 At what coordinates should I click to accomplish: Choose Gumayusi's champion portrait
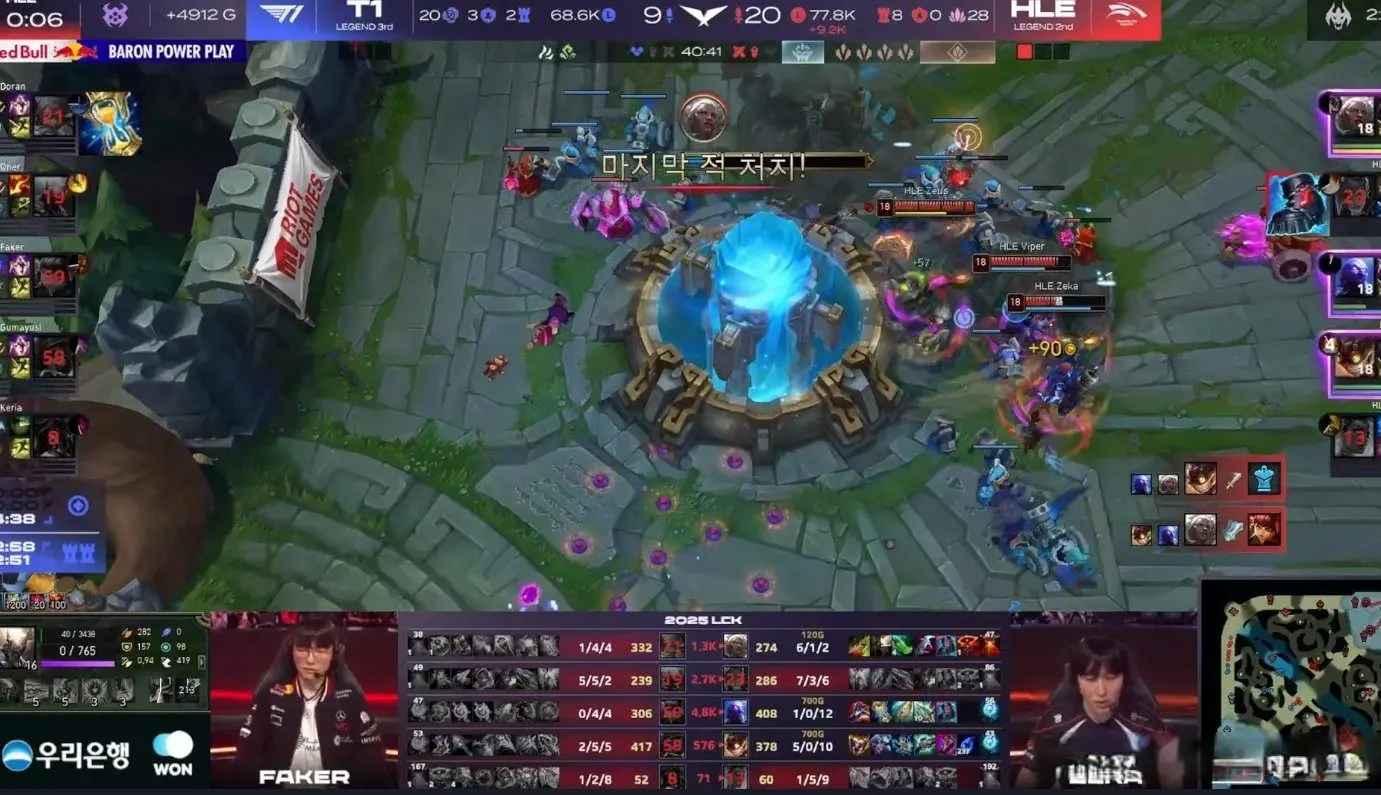[54, 357]
